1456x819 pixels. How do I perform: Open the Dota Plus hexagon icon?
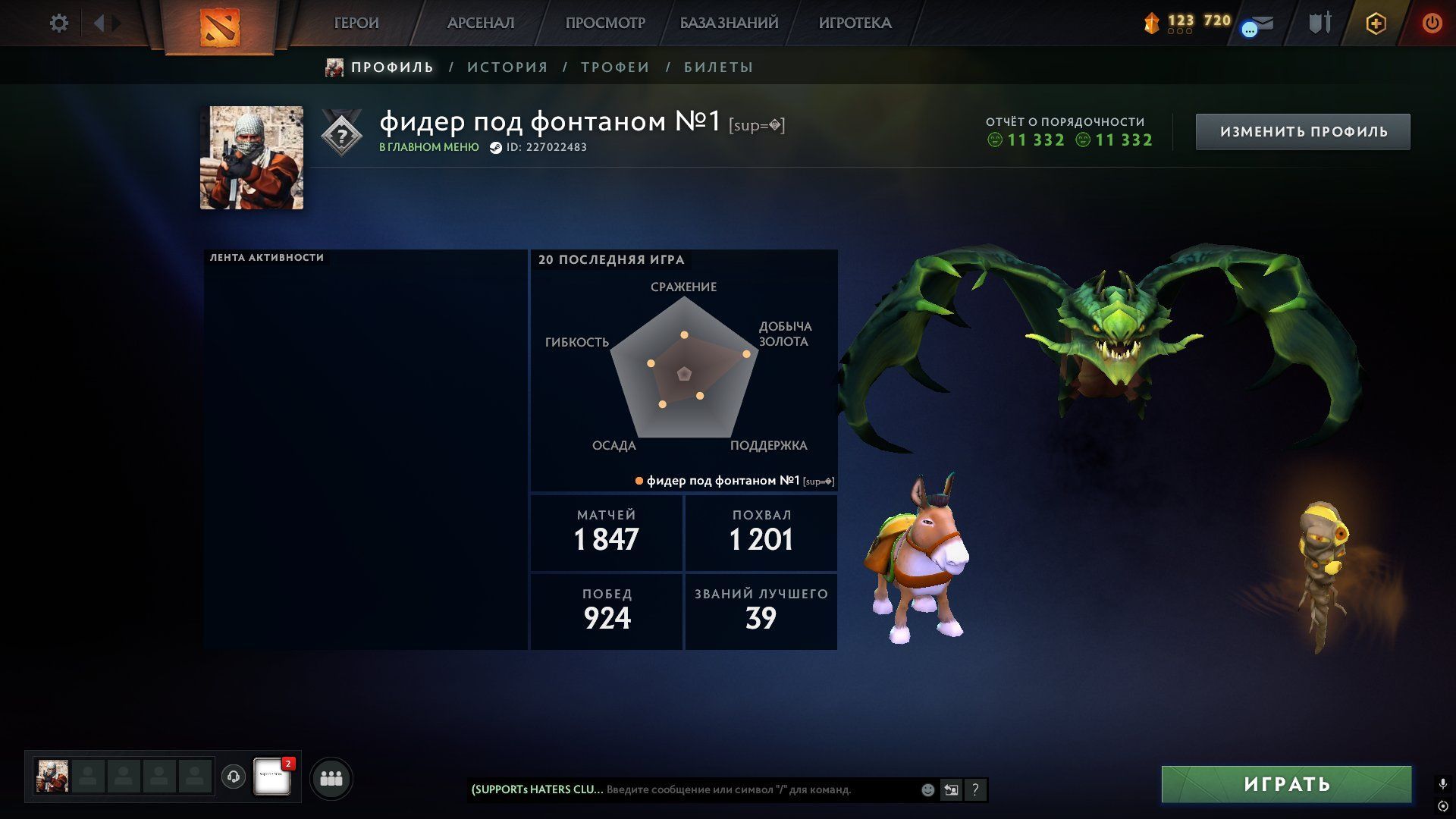(x=1376, y=24)
